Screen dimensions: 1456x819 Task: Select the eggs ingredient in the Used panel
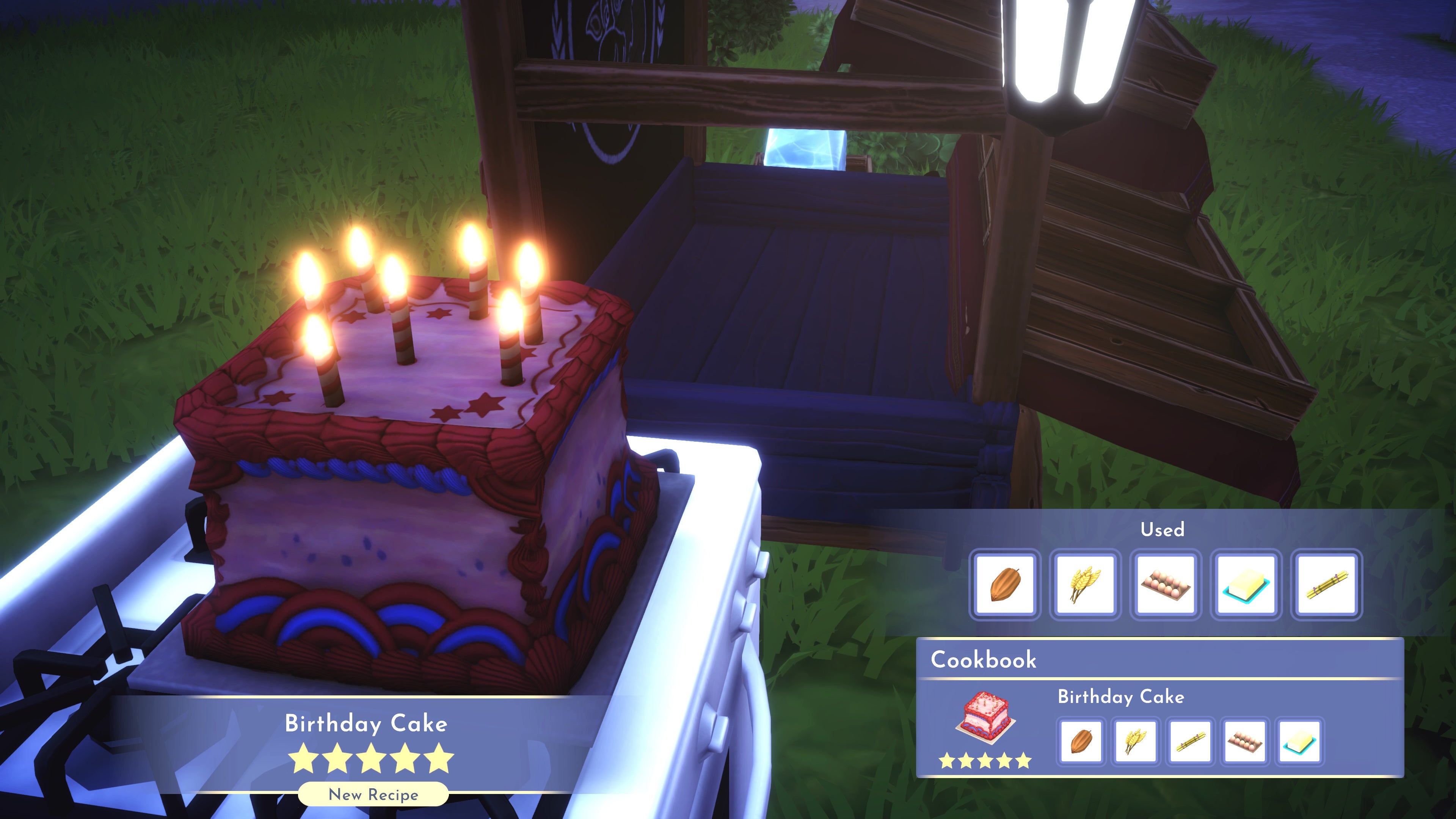point(1166,585)
